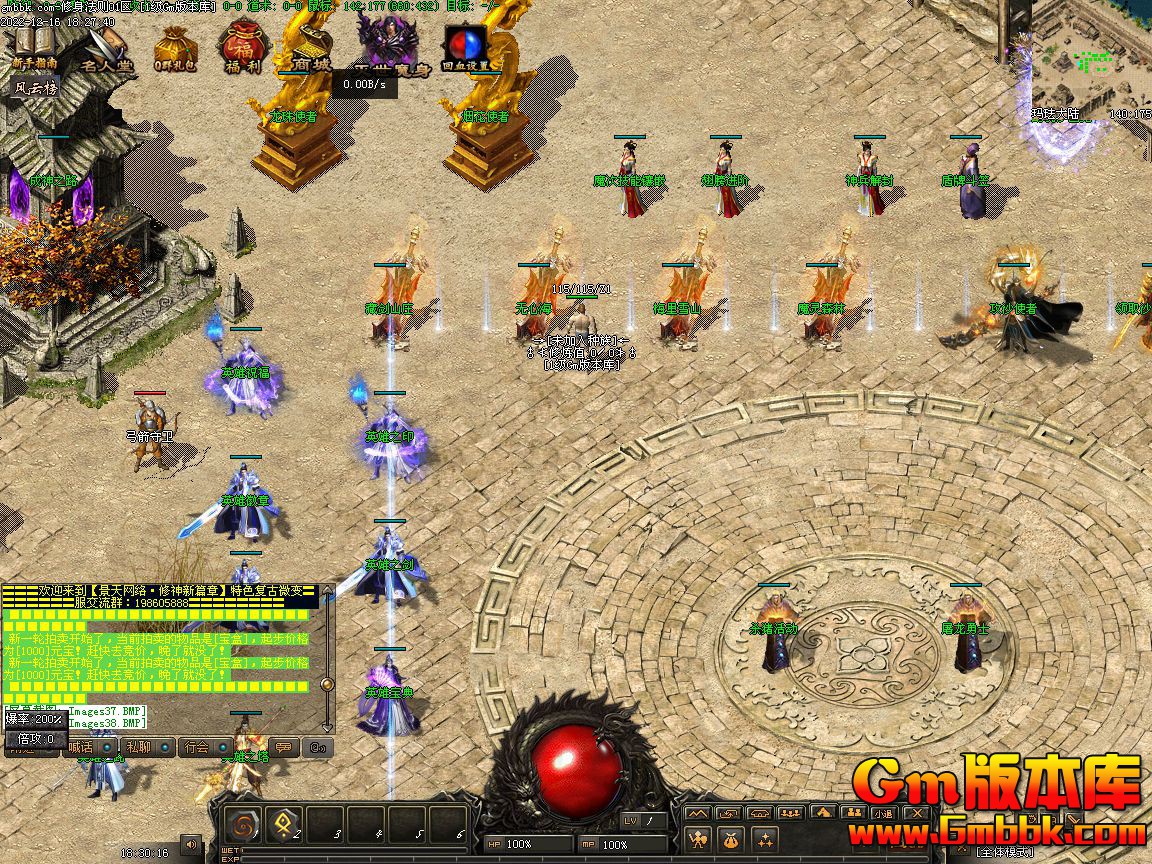Open the 福利 welfare bag
Image resolution: width=1152 pixels, height=864 pixels.
[241, 48]
